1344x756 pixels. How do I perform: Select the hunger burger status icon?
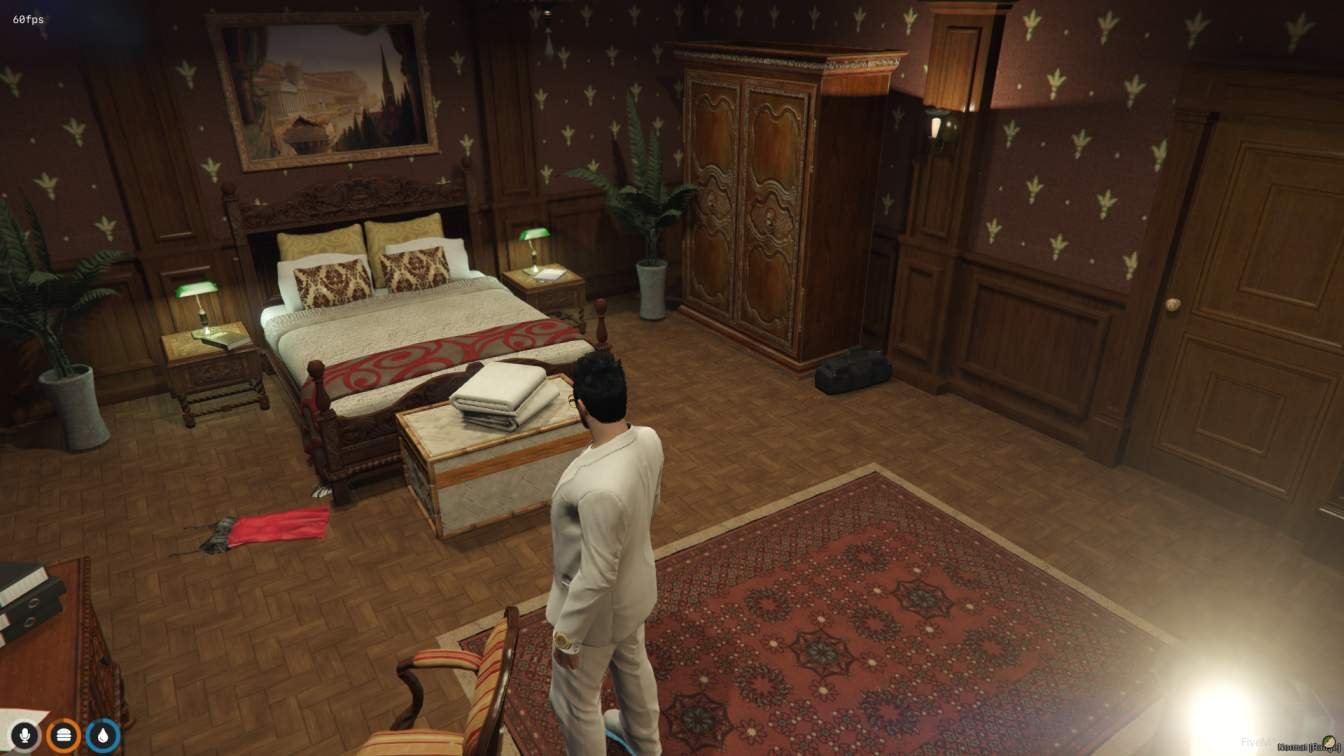(x=62, y=735)
